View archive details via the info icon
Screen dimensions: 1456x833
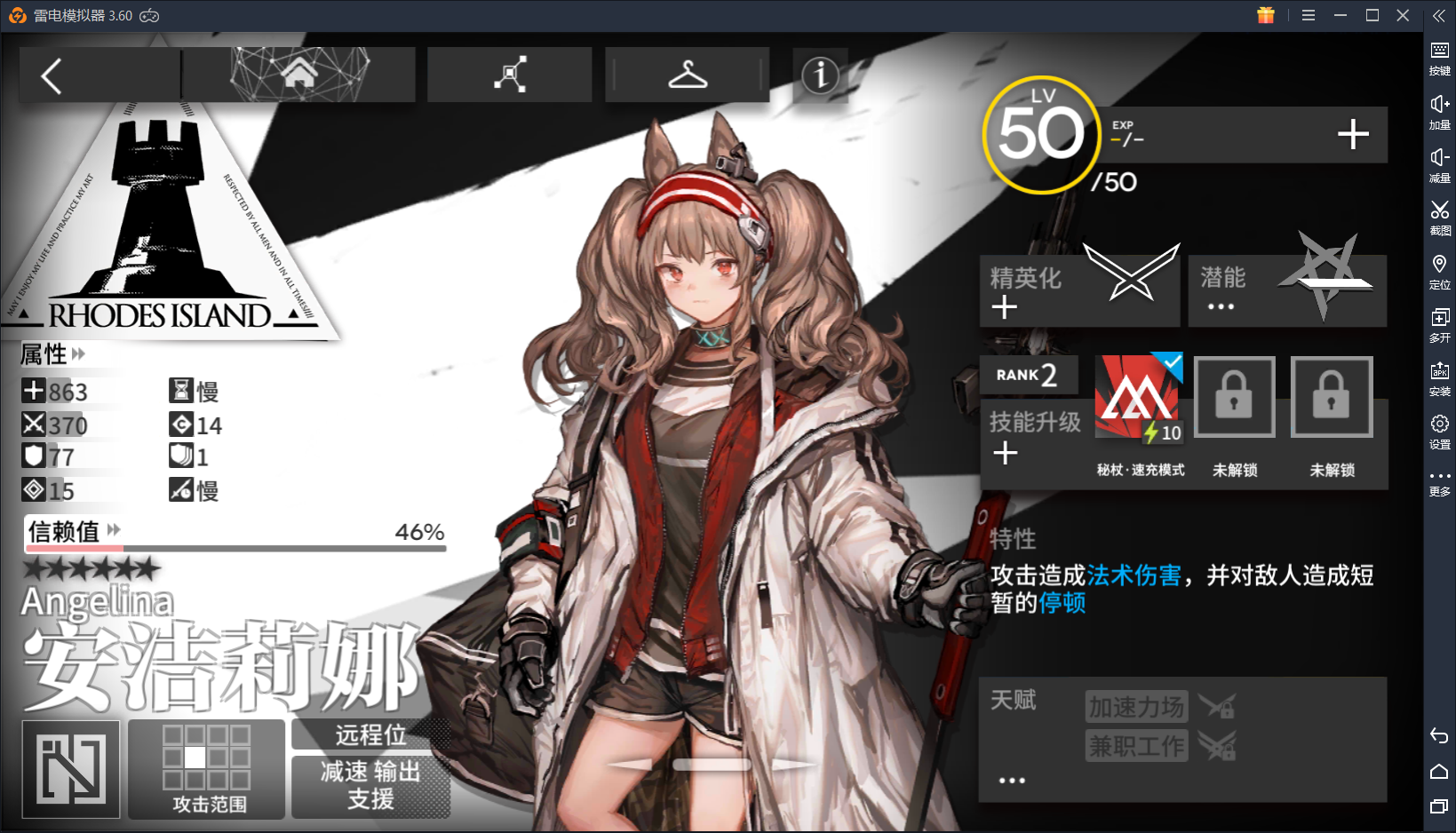pyautogui.click(x=819, y=76)
